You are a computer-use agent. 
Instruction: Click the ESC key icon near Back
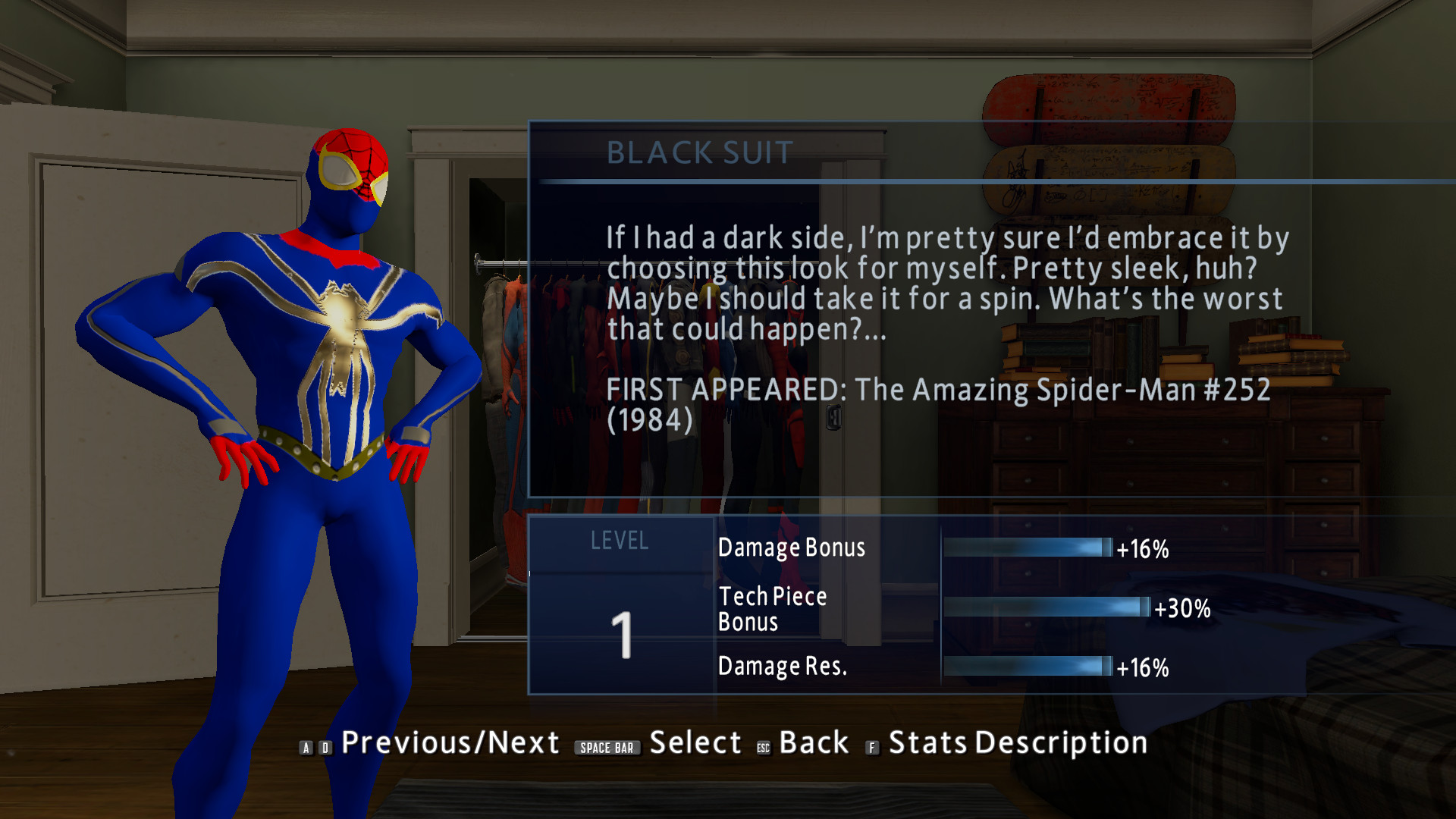762,745
